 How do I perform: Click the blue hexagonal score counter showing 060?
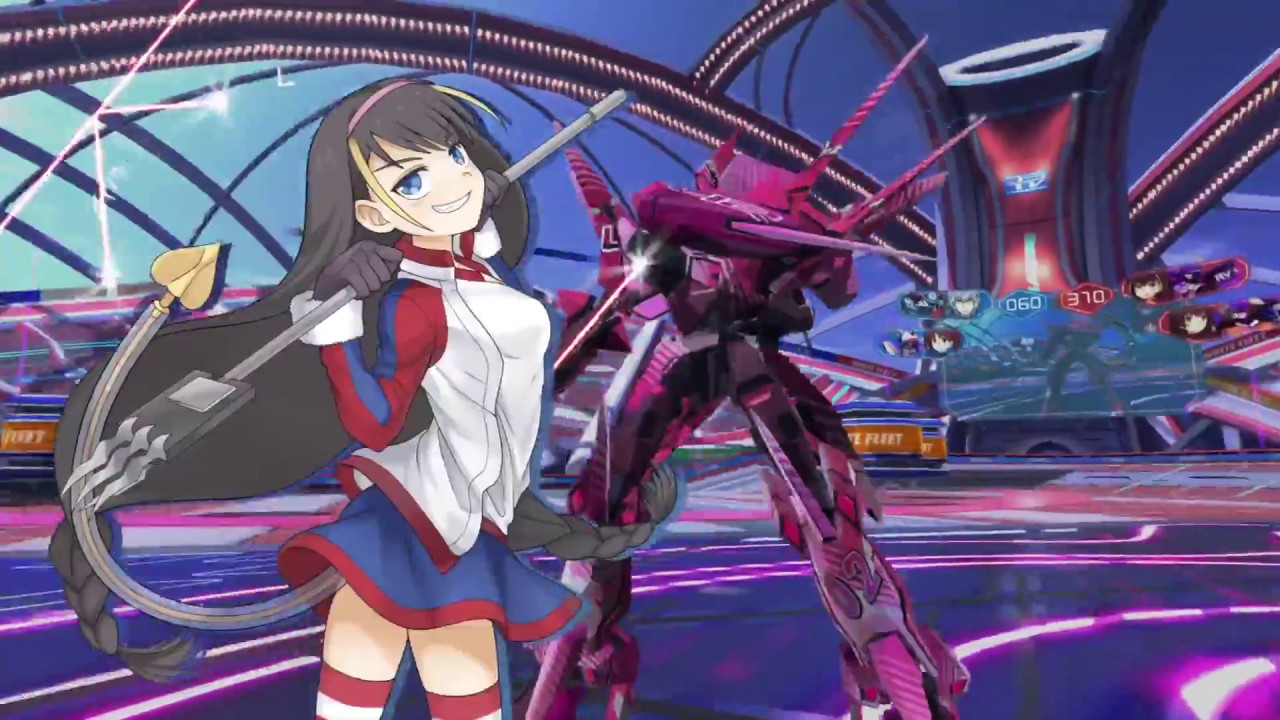[x=1022, y=301]
